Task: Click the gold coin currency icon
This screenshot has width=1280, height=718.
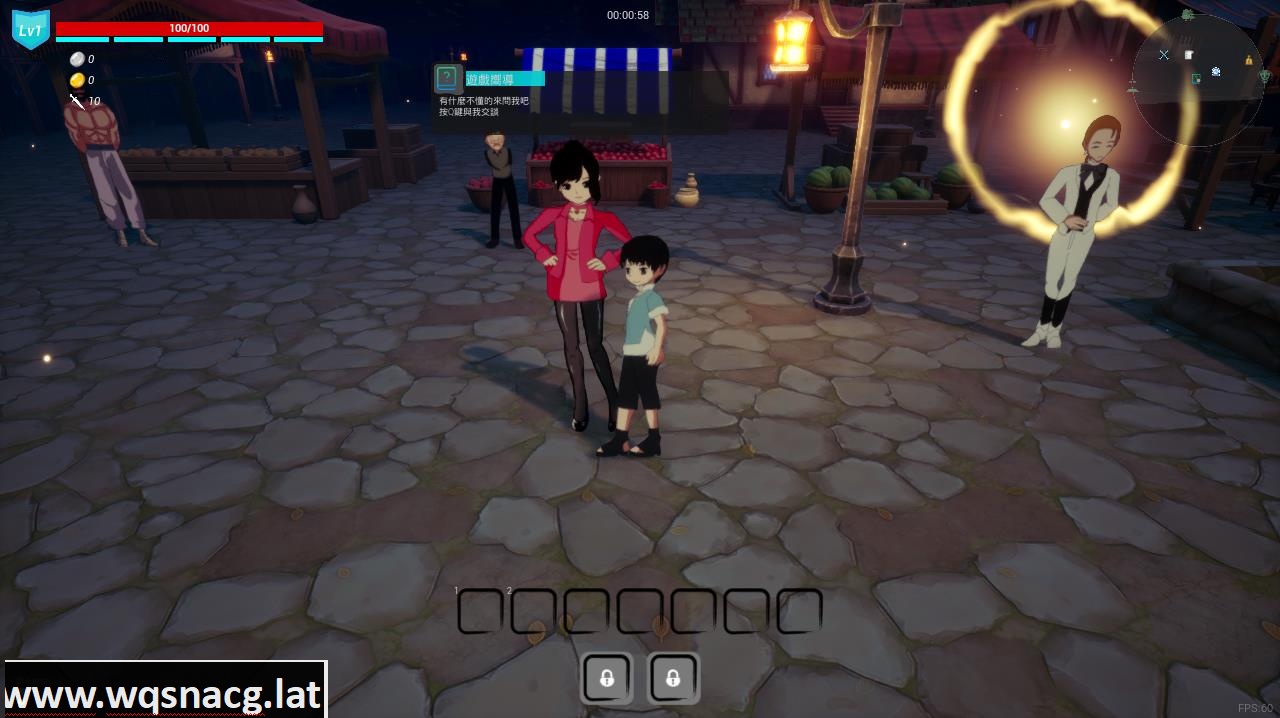Action: (77, 80)
